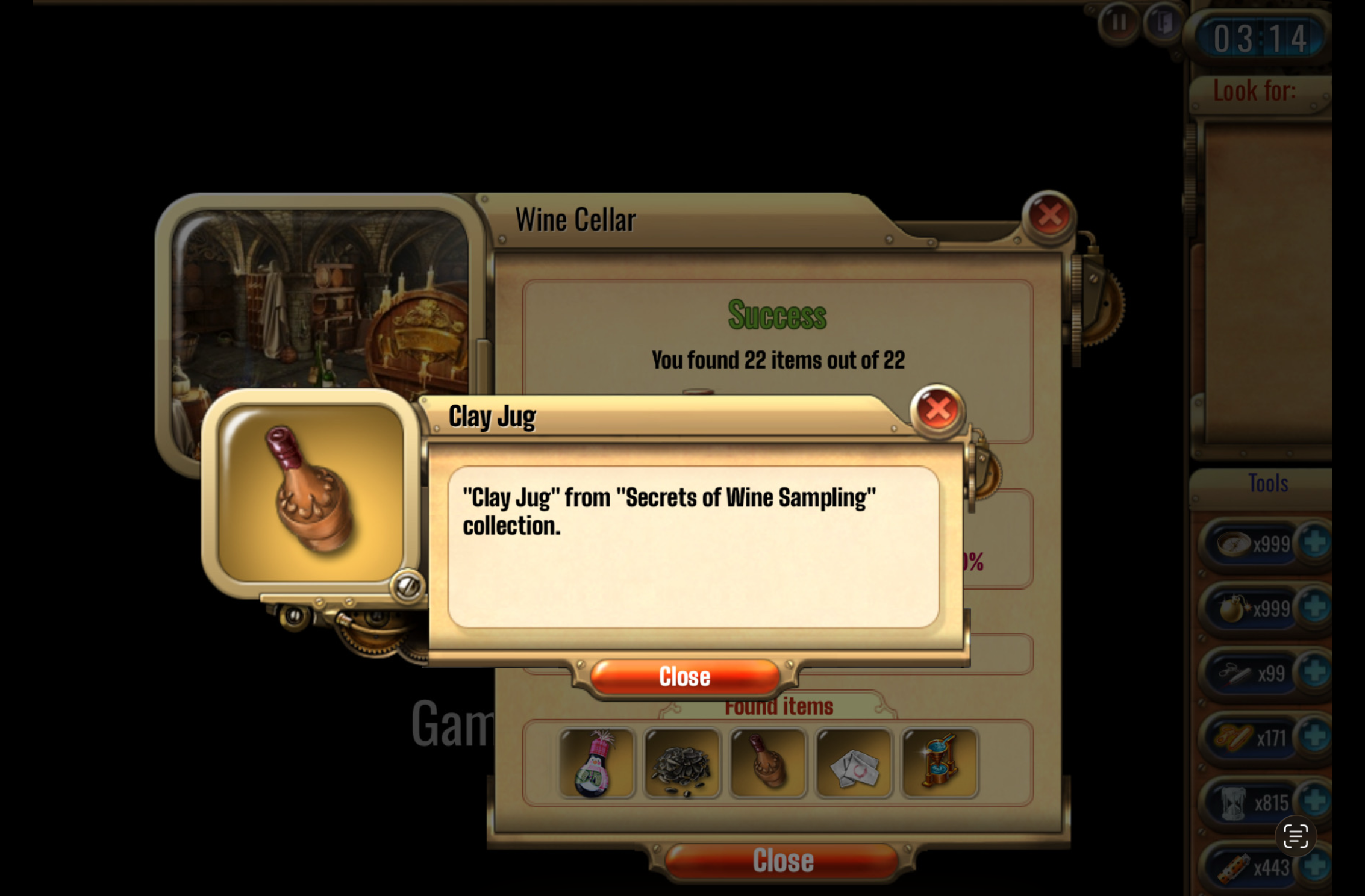Dismiss Clay Jug dialog via red X
The width and height of the screenshot is (1365, 896).
coord(937,410)
